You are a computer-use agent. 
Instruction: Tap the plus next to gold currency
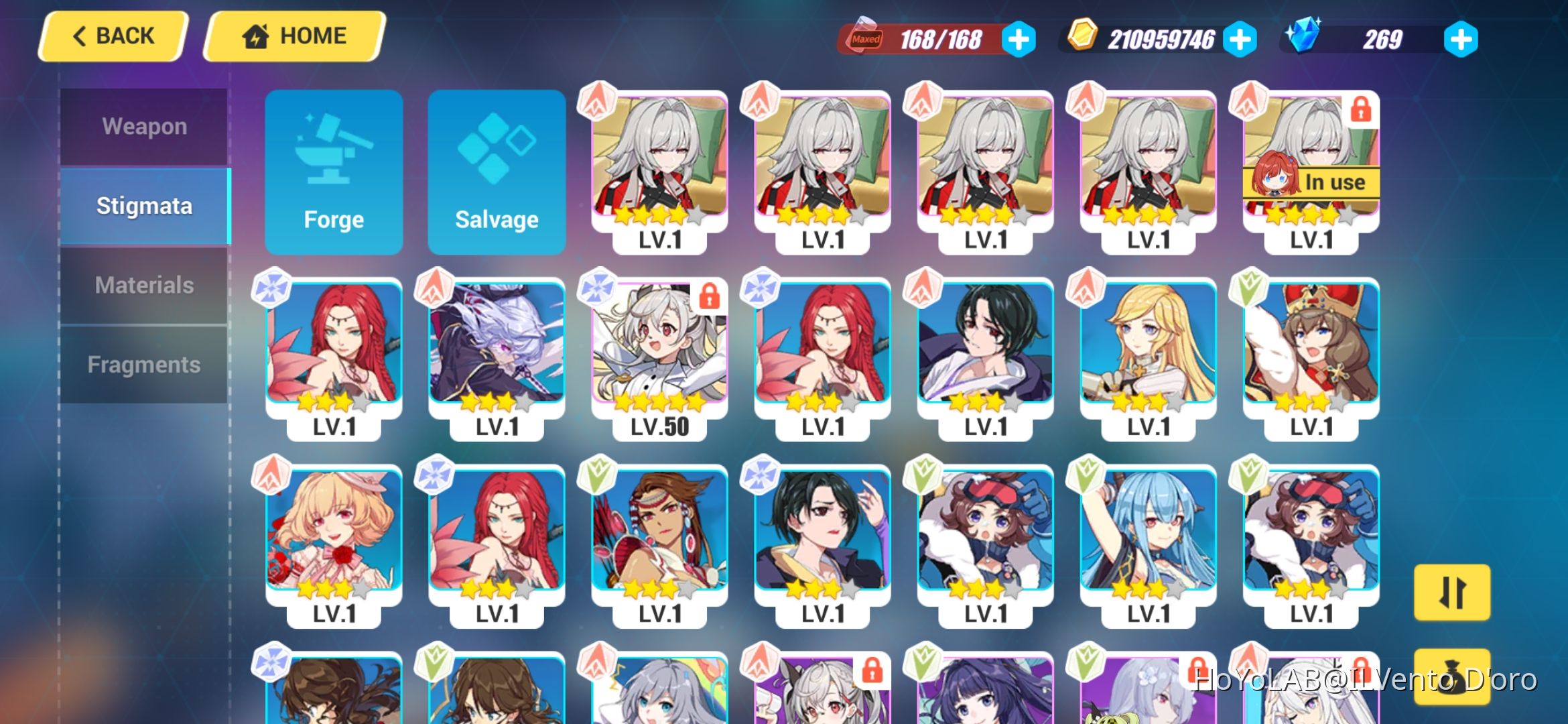click(x=1240, y=38)
